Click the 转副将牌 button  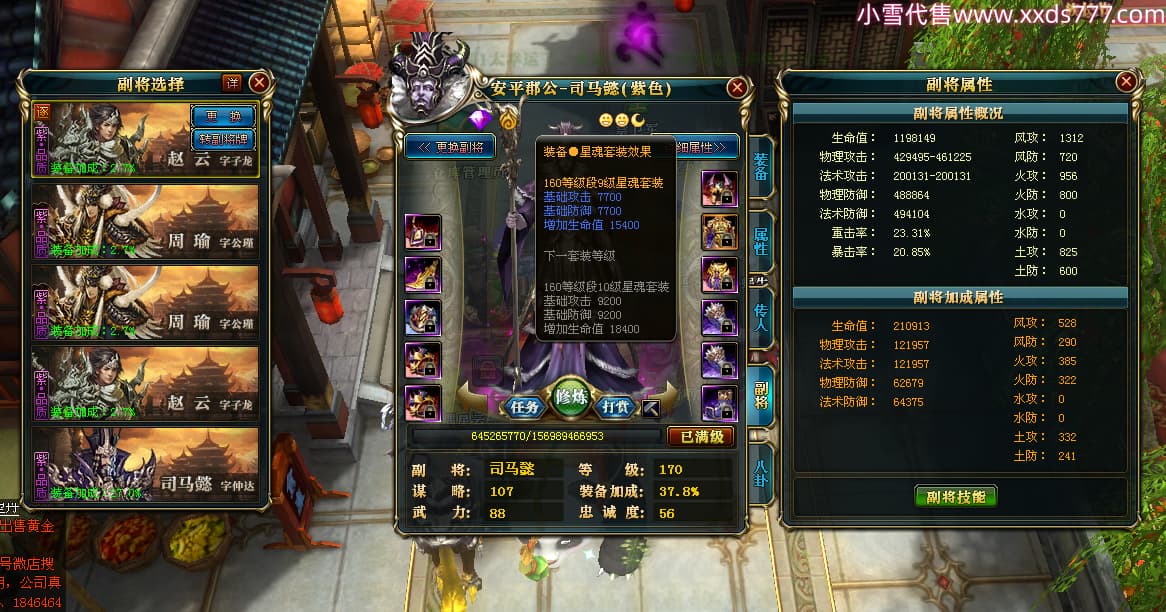[x=222, y=138]
